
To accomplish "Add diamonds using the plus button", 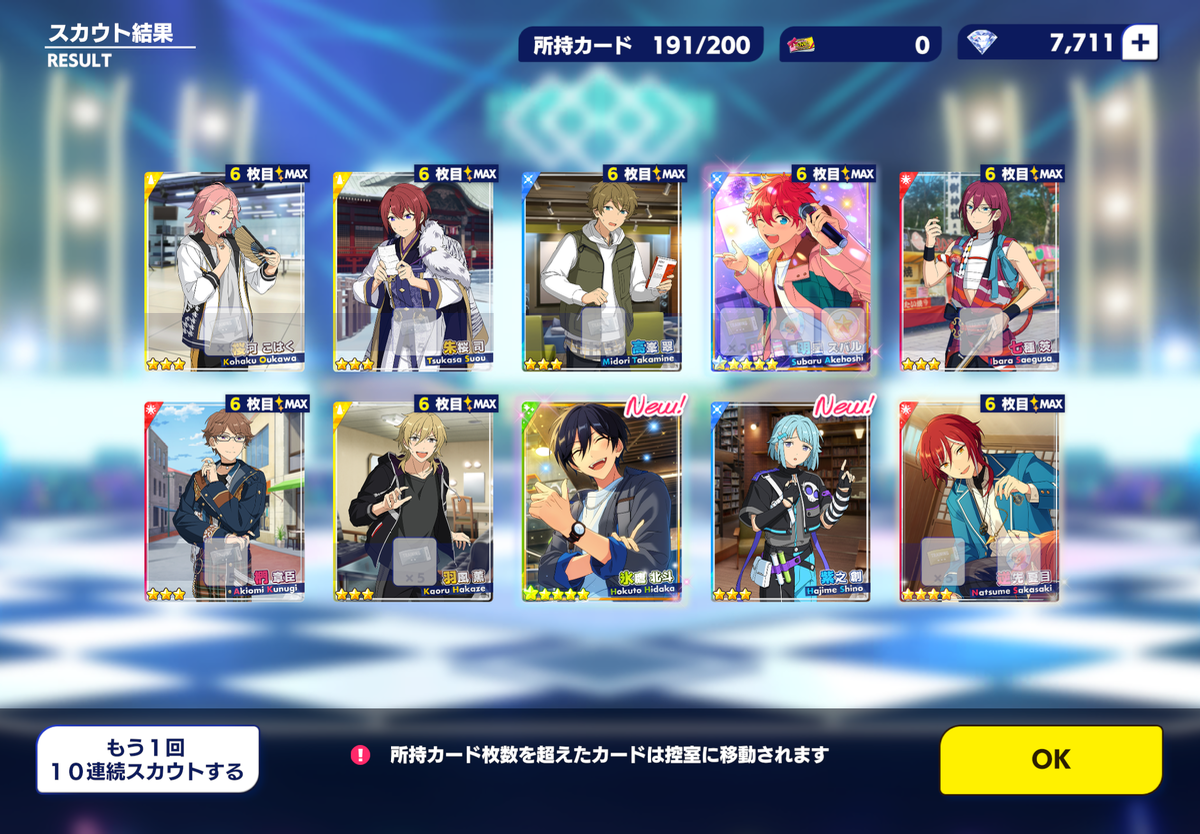I will [1140, 43].
